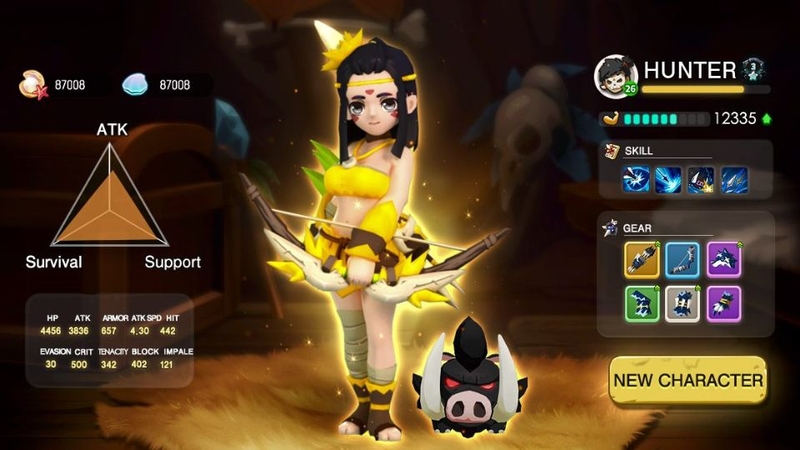The height and width of the screenshot is (450, 800).
Task: Inspect the arrow volley skill icon
Action: click(x=735, y=179)
